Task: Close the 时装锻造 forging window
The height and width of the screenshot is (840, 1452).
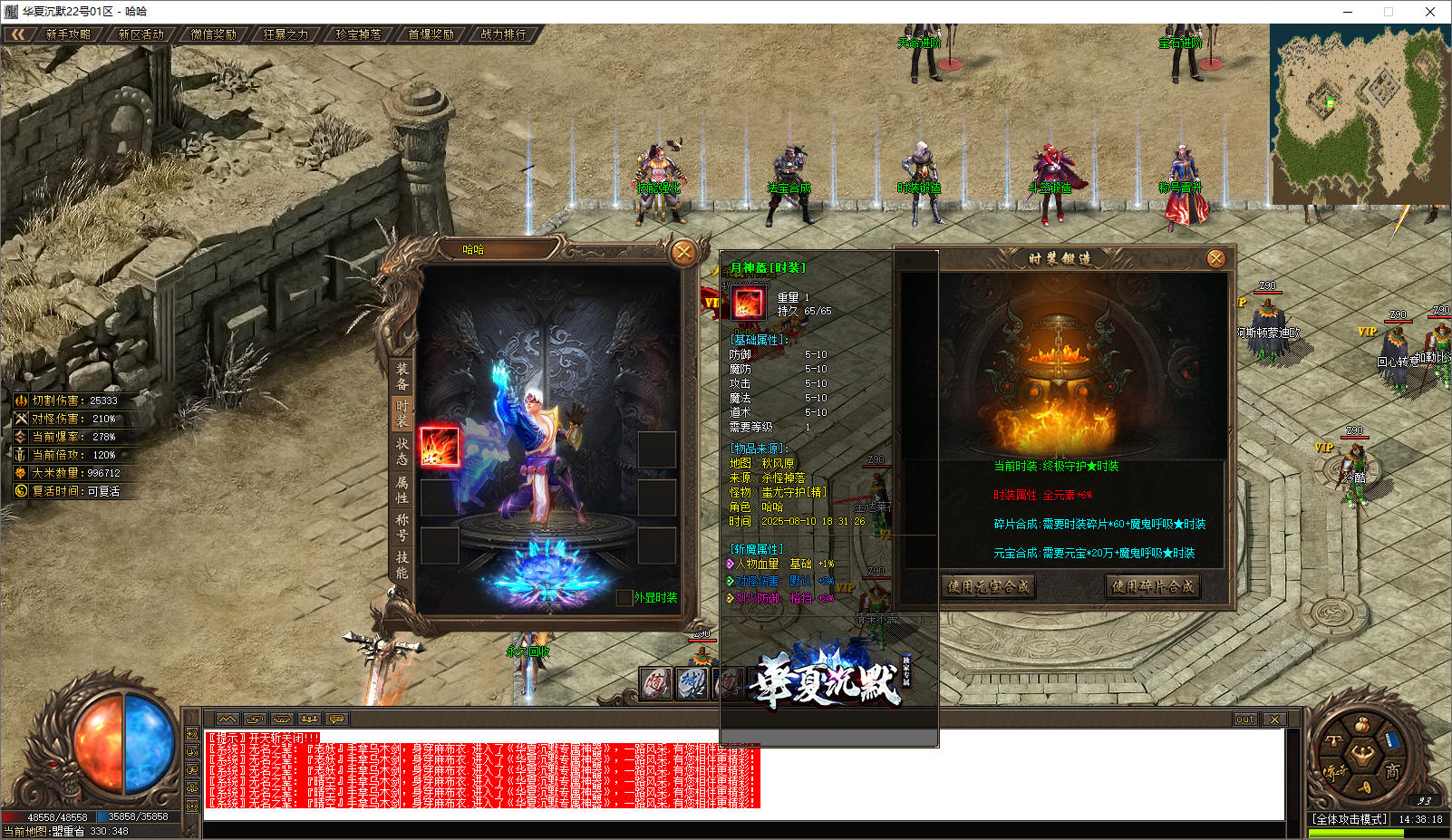Action: tap(1216, 259)
